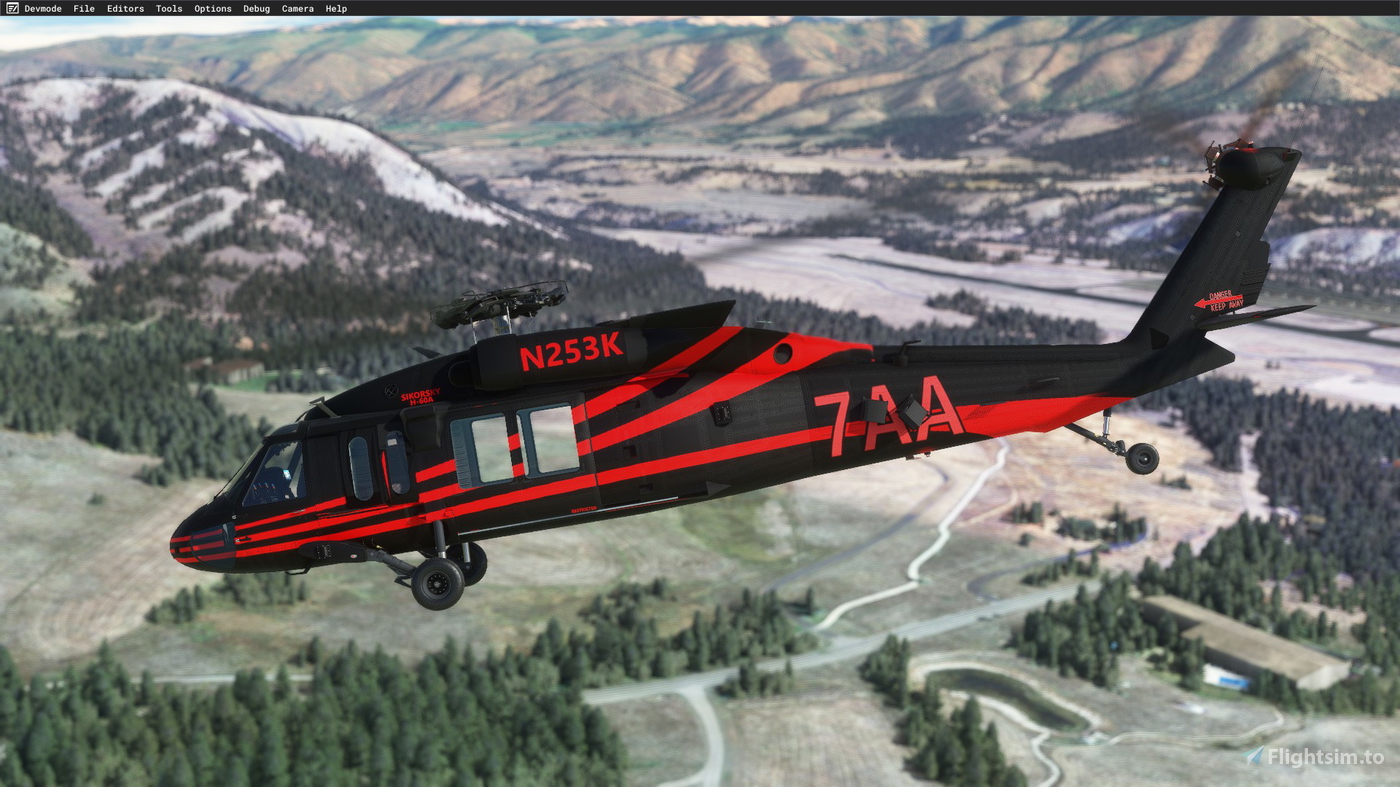This screenshot has width=1400, height=787.
Task: Click Tools to access devmode utilities
Action: click(x=168, y=8)
